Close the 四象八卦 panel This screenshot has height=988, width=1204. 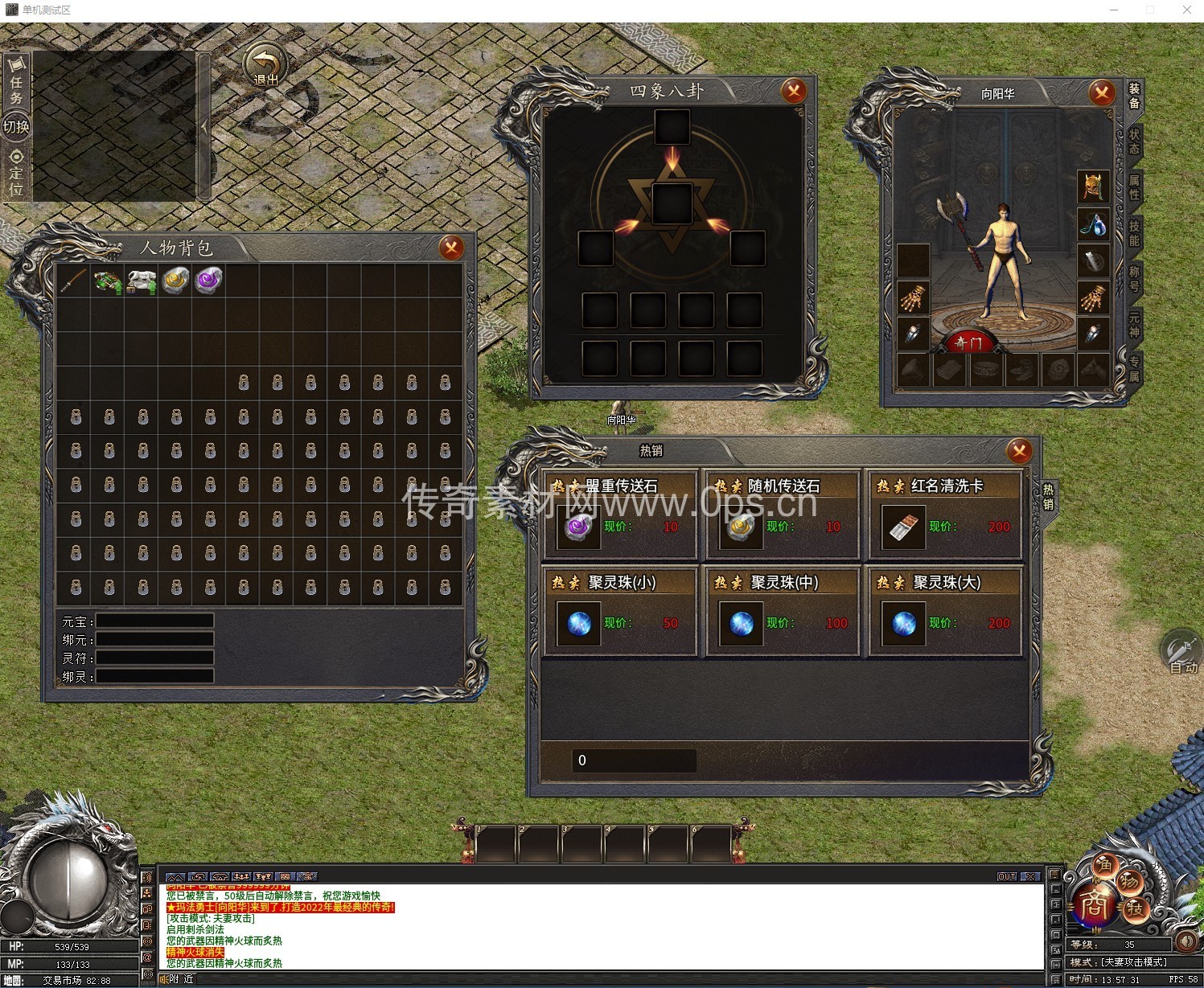794,91
